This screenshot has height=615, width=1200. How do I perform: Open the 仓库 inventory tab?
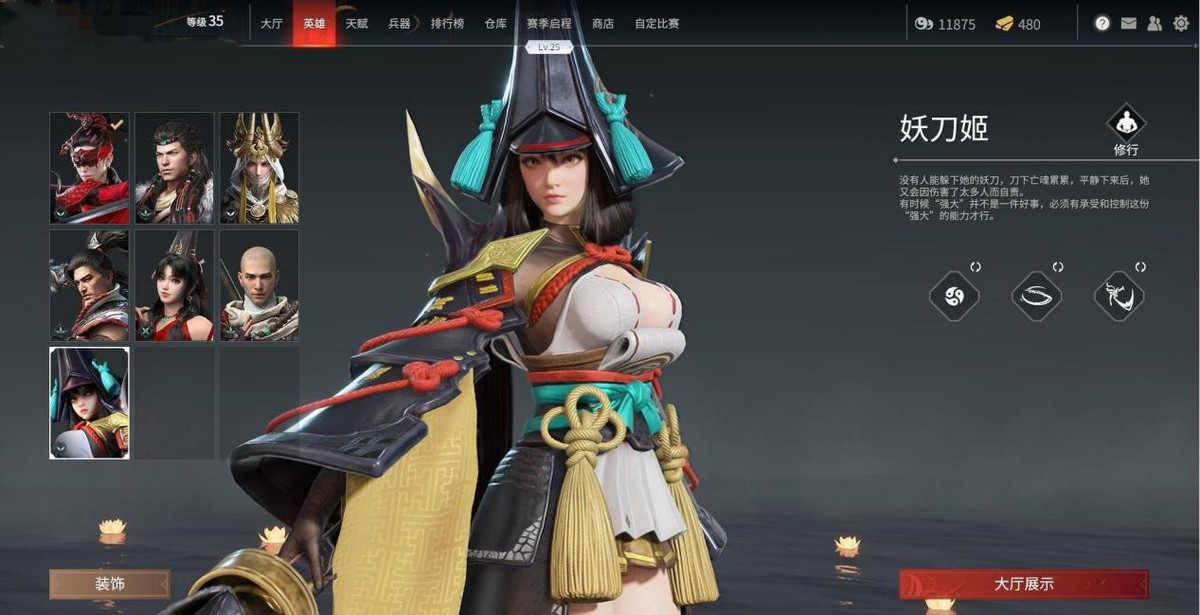[495, 23]
